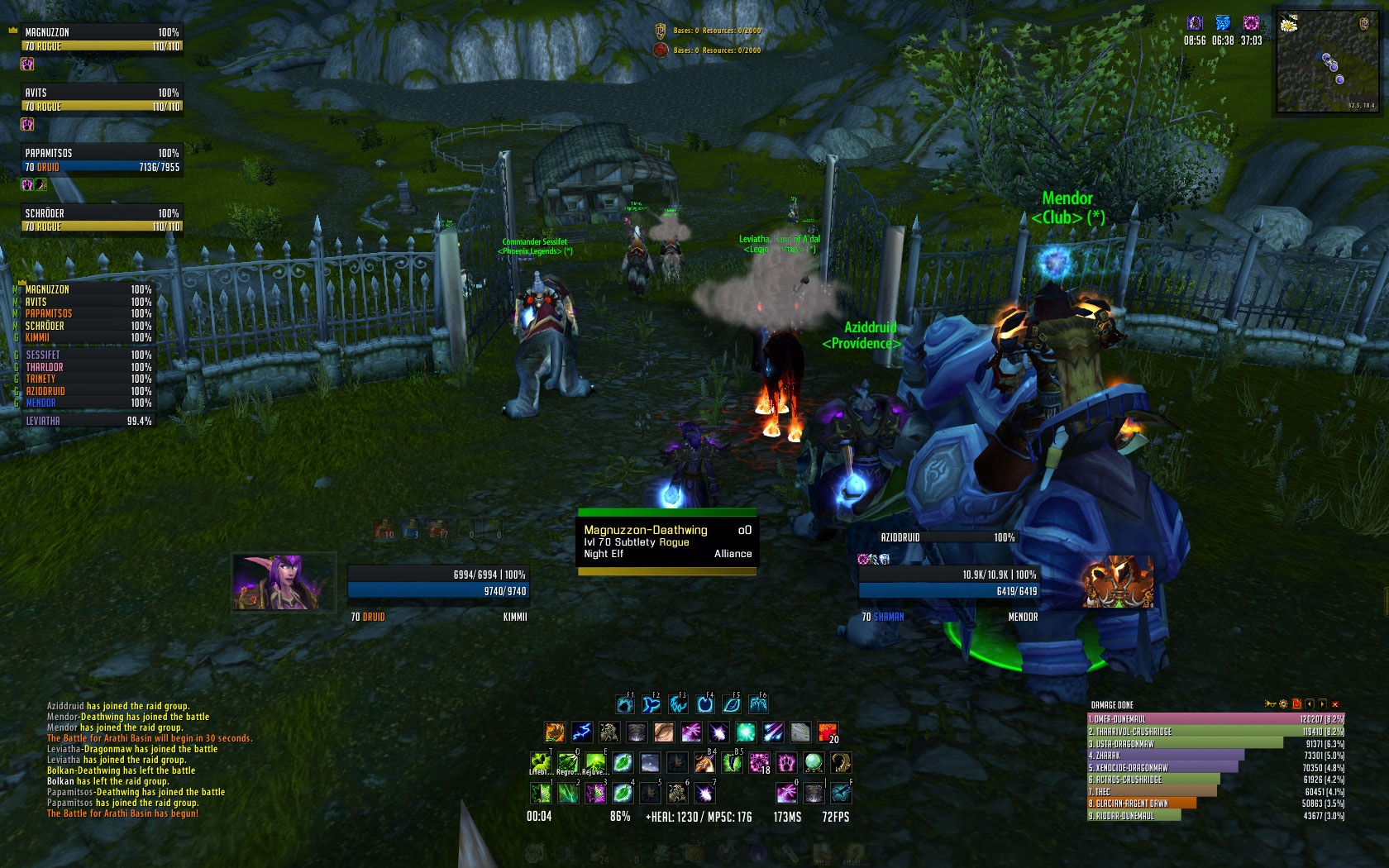Open the damage meter gear settings
Image resolution: width=1389 pixels, height=868 pixels.
1283,704
